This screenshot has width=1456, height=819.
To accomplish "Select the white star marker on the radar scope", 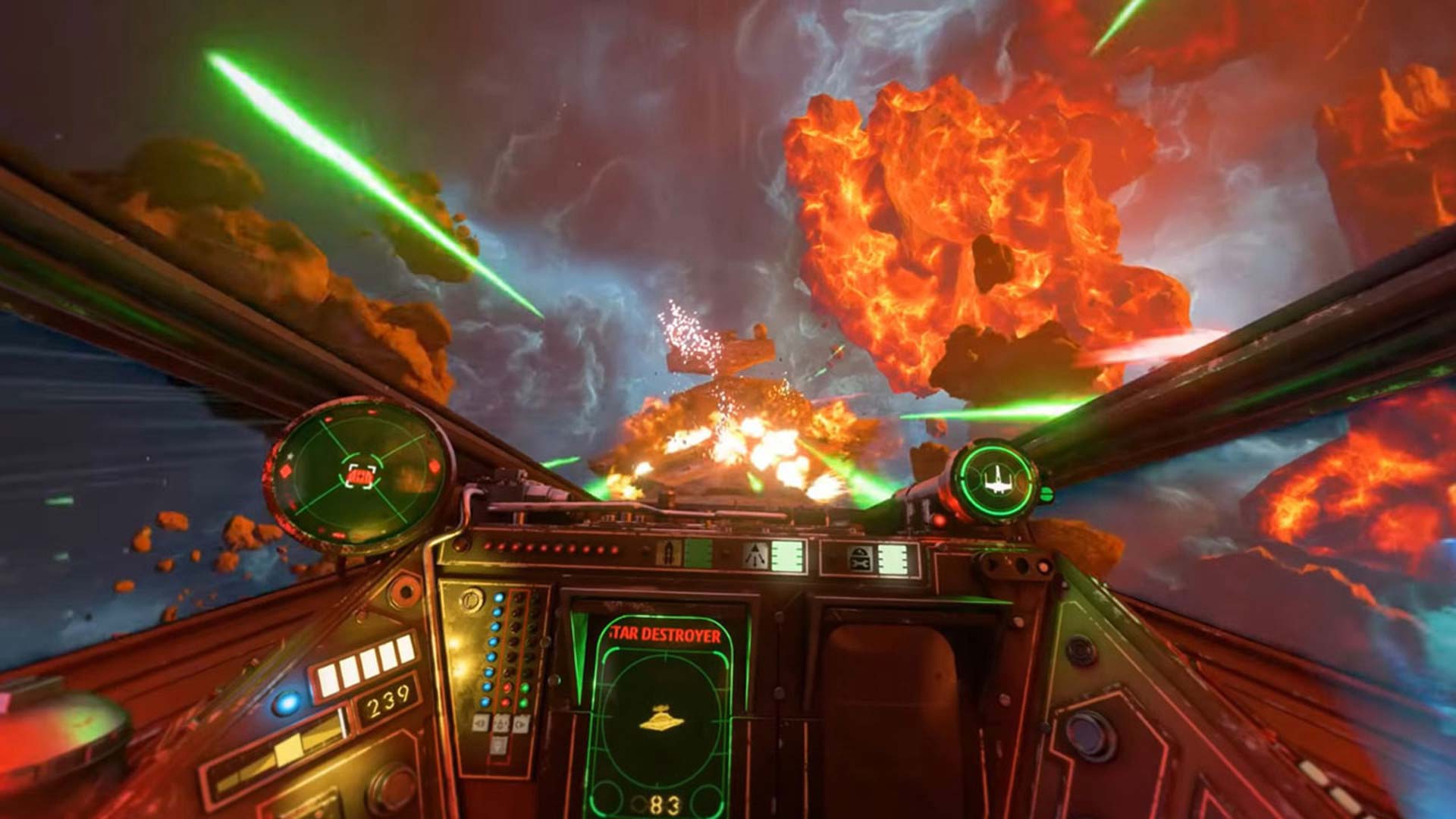I will [x=290, y=456].
